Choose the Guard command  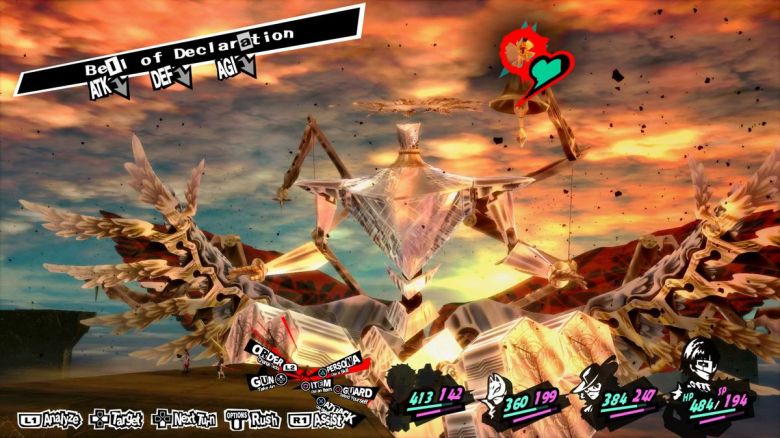(x=357, y=392)
